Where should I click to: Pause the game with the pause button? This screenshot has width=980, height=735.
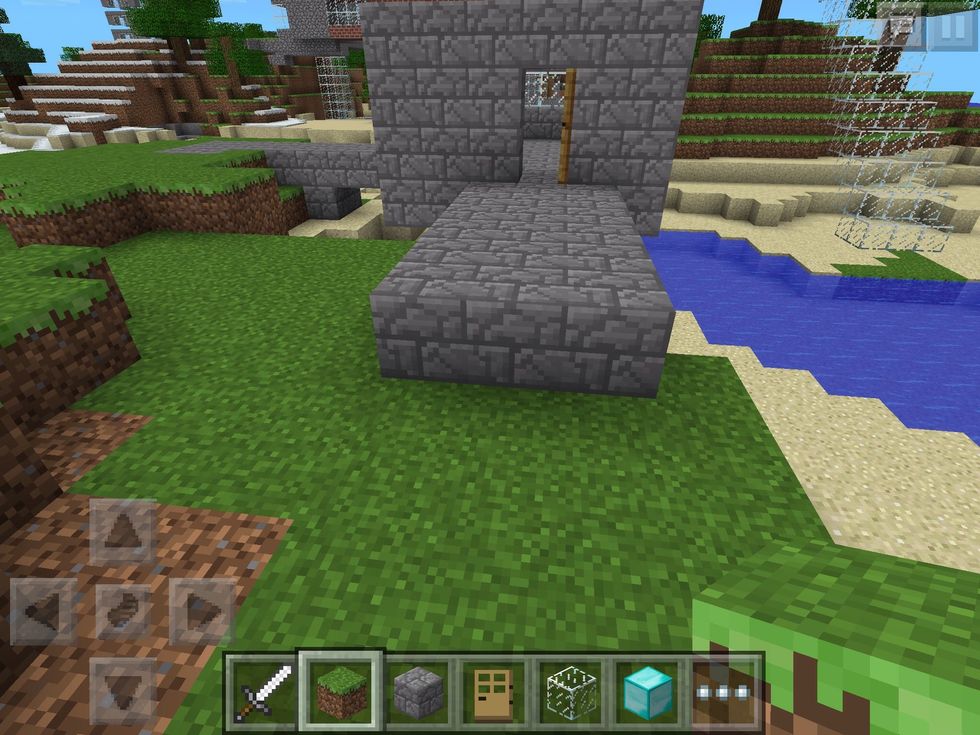[x=951, y=27]
